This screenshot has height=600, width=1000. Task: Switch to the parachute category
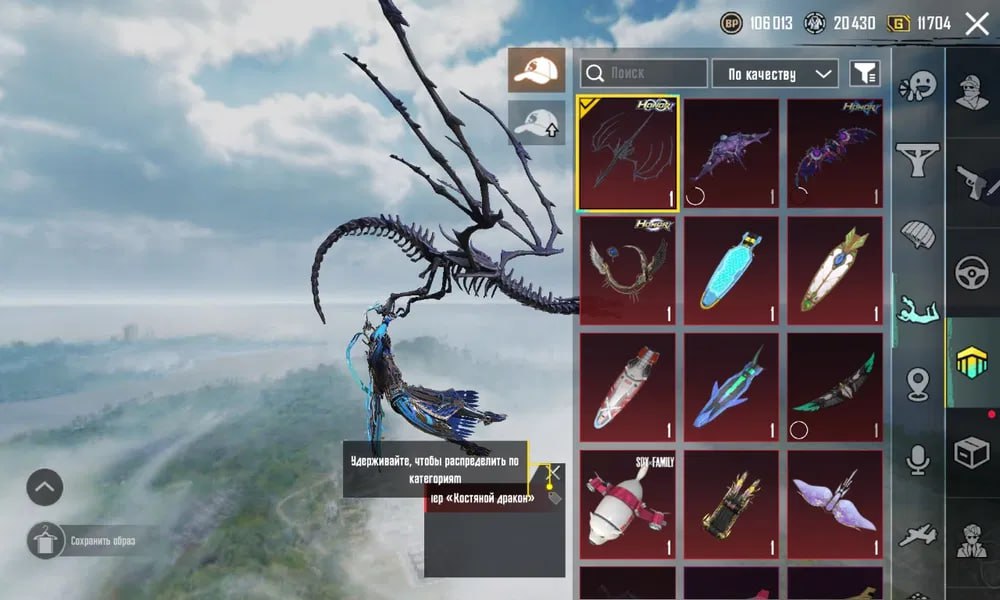coord(917,233)
